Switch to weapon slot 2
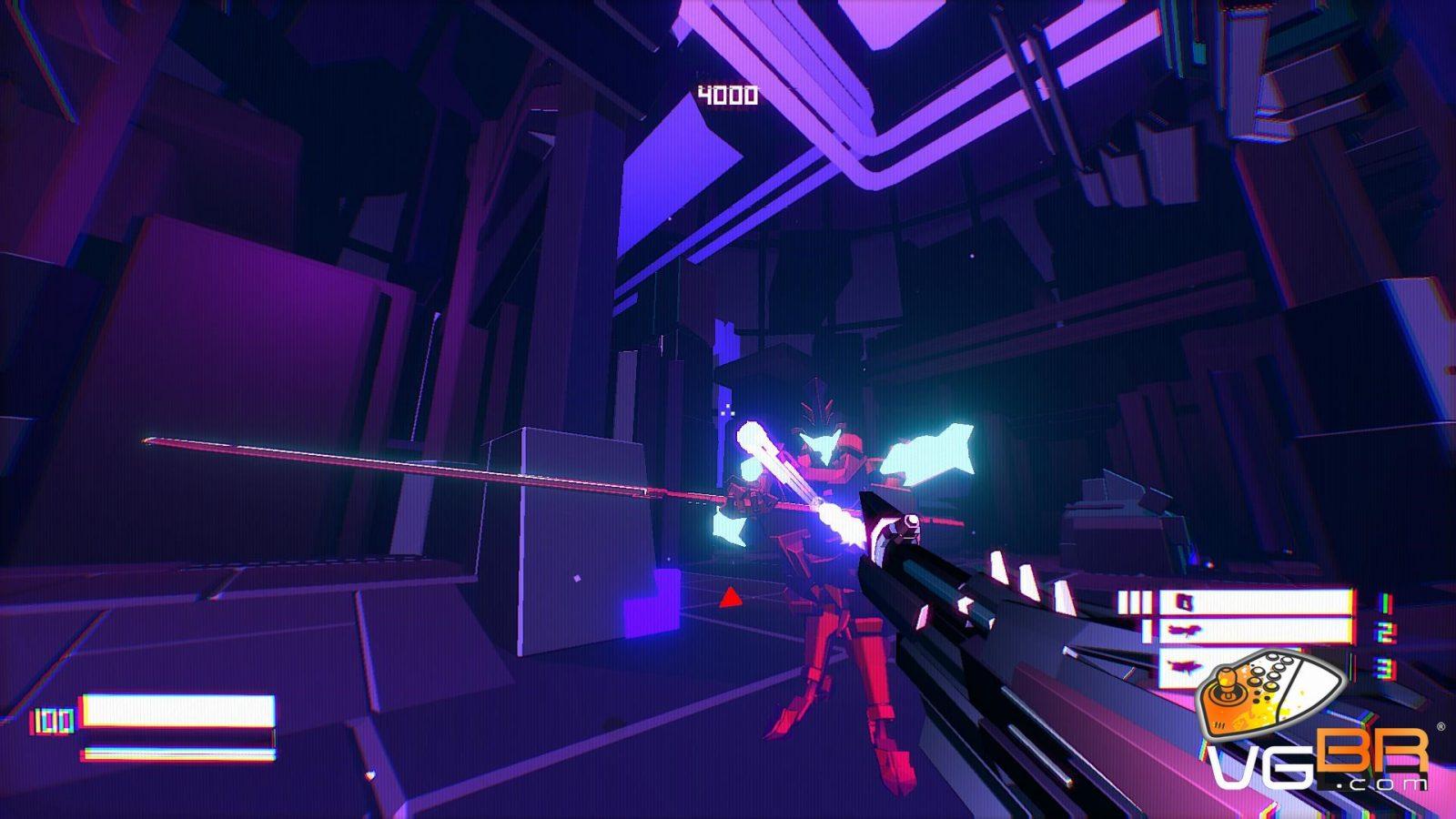Viewport: 1456px width, 819px height. click(x=1254, y=631)
